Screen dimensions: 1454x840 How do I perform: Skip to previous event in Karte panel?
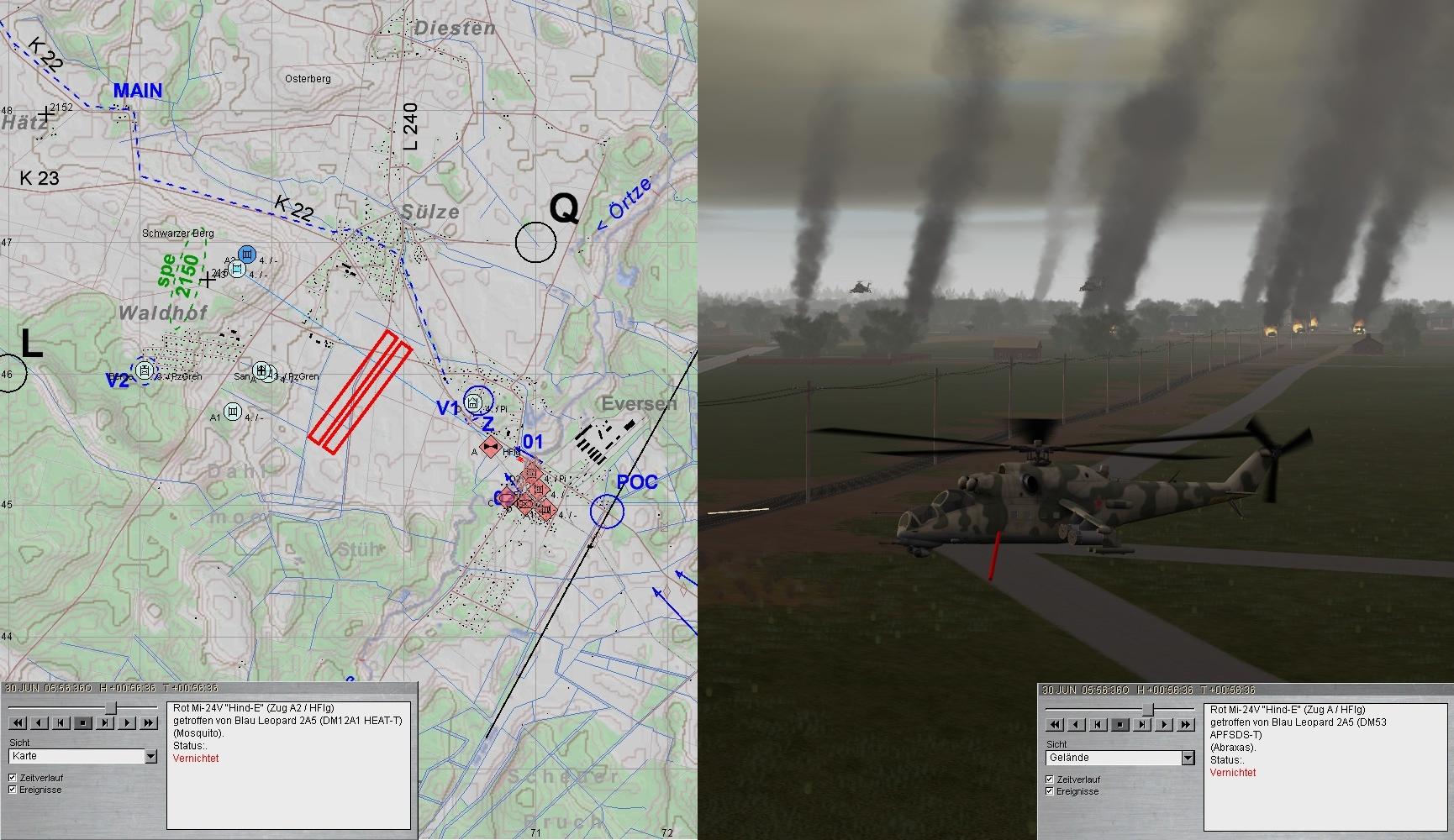[61, 722]
